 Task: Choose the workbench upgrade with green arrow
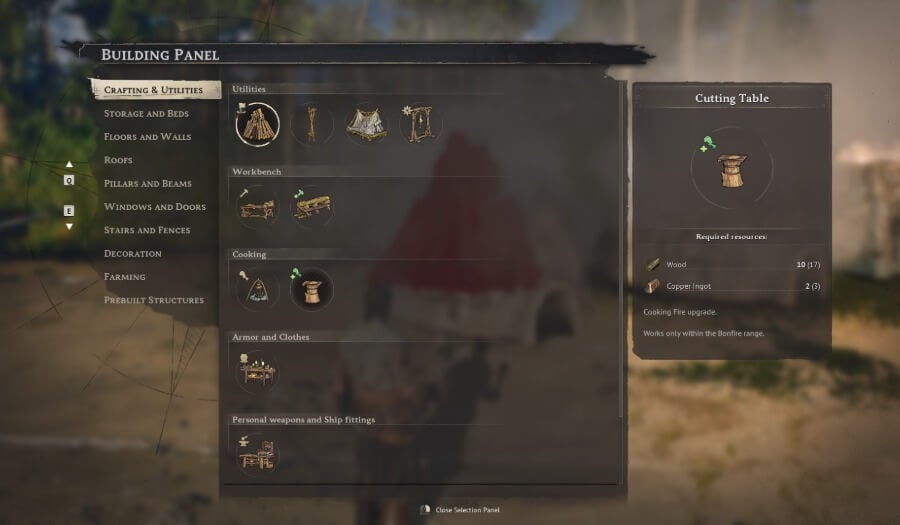(x=312, y=207)
